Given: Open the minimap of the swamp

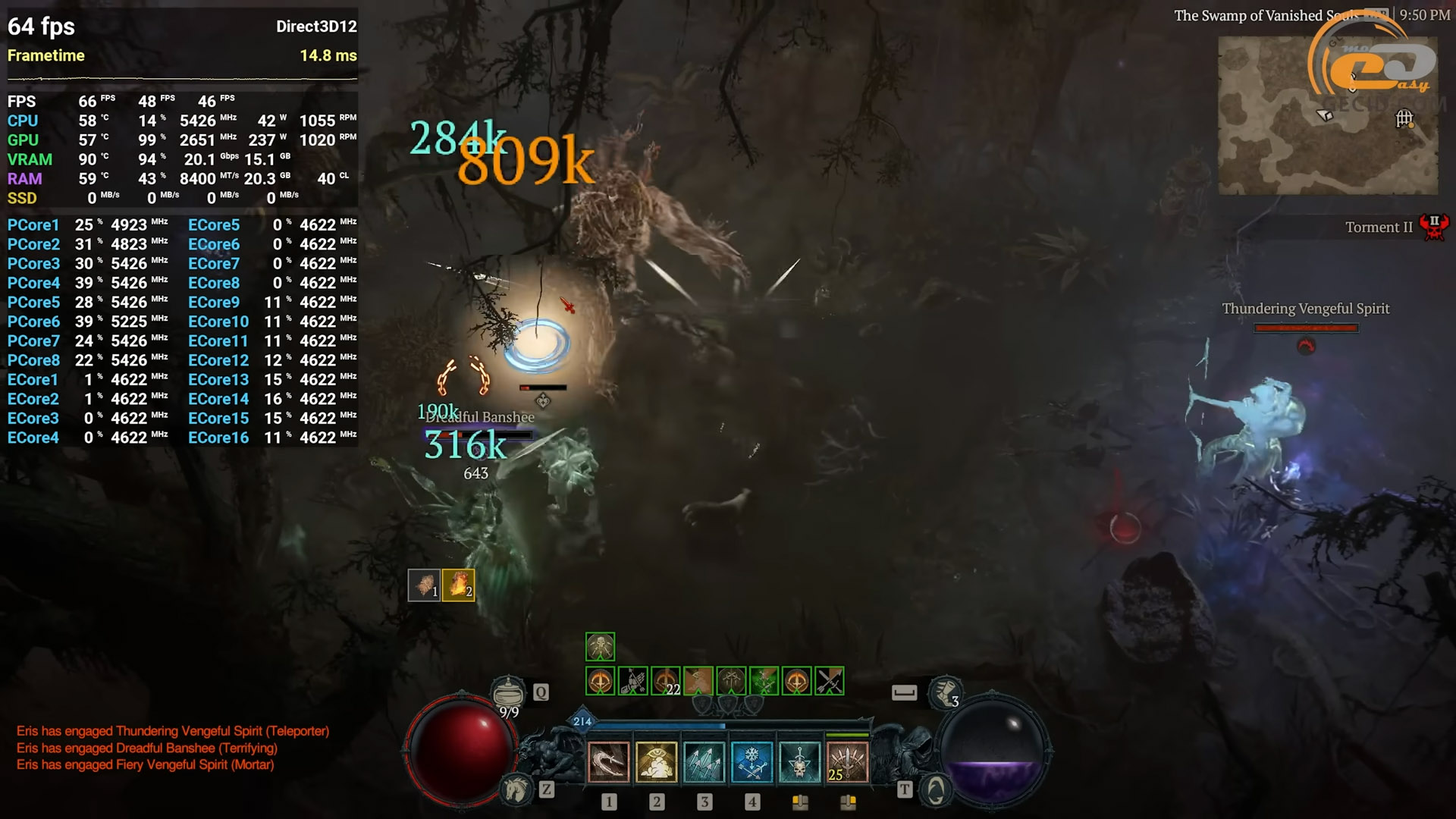Looking at the screenshot, I should [1327, 115].
